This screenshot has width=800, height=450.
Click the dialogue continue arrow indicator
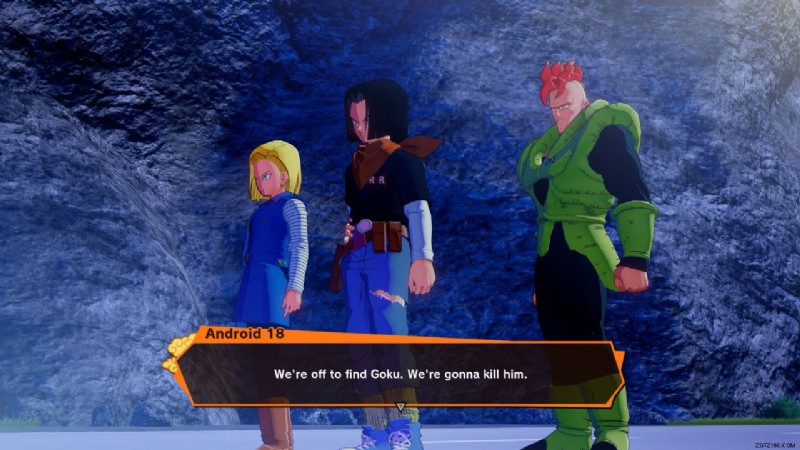point(400,407)
